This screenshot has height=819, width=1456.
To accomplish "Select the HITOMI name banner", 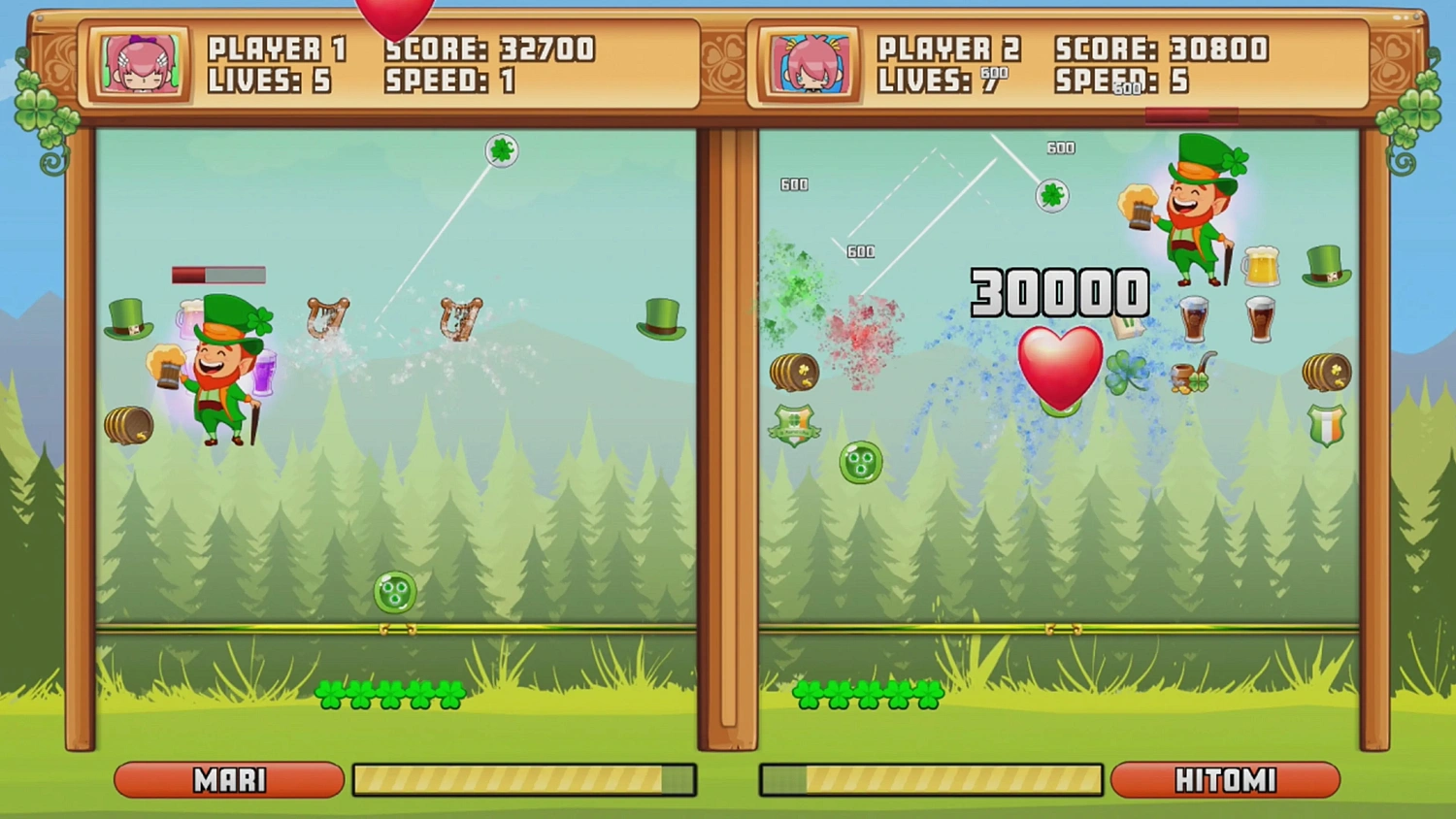I will pyautogui.click(x=1226, y=780).
